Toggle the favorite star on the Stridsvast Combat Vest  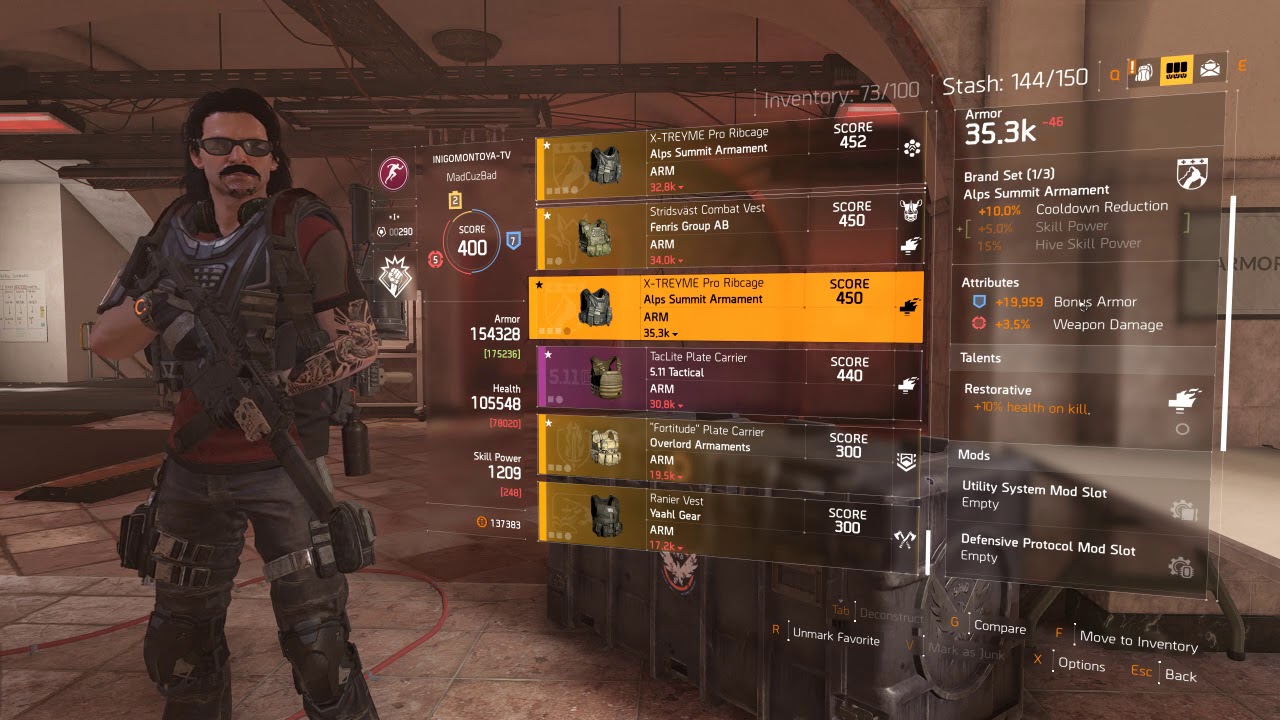tap(548, 215)
